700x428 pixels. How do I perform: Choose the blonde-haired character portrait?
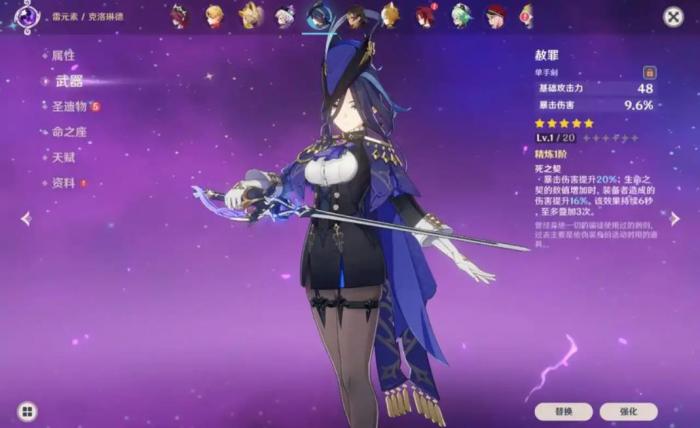tap(214, 16)
